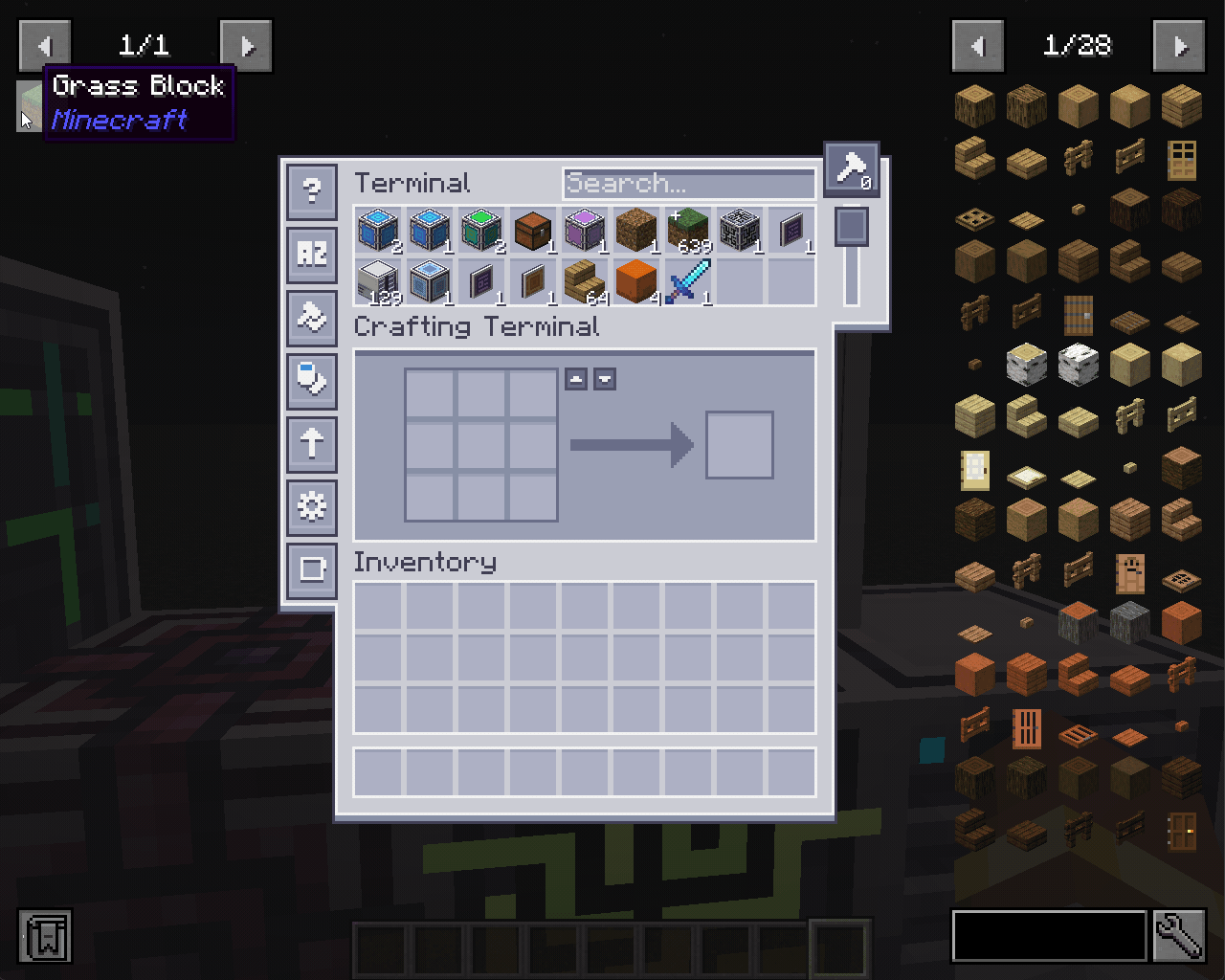Click the Inventory section label
Image resolution: width=1225 pixels, height=980 pixels.
coord(425,563)
